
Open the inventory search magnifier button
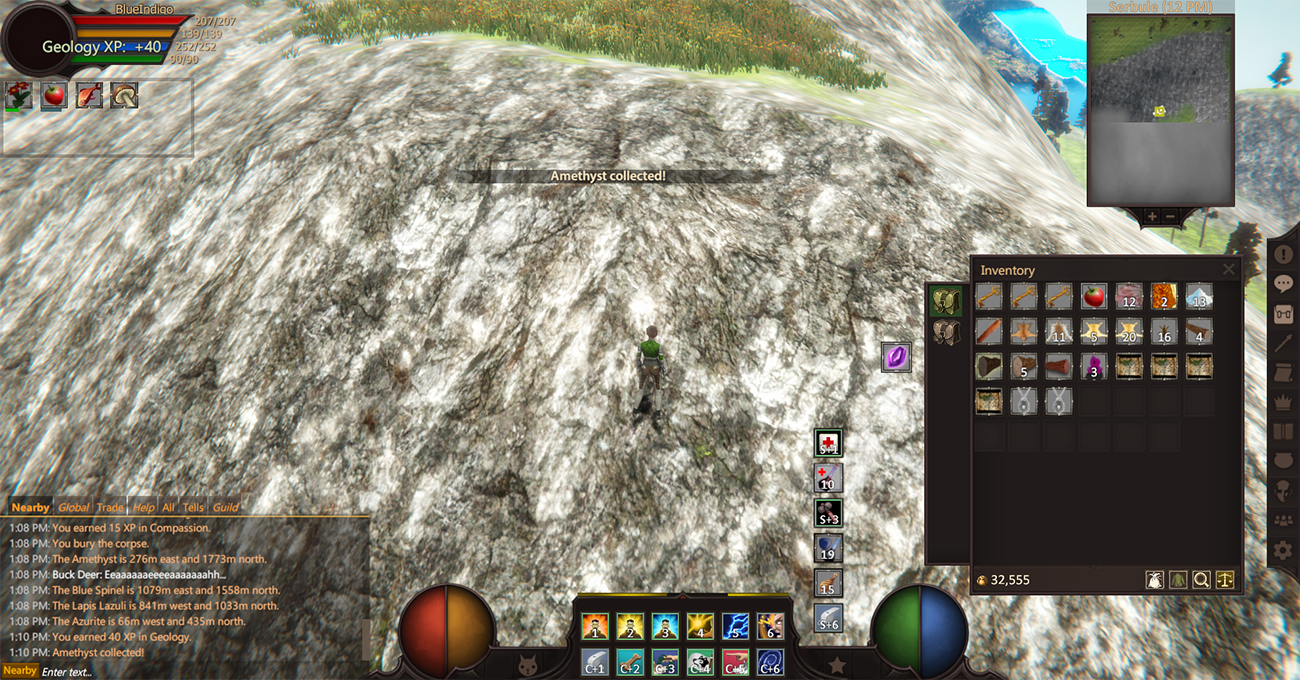point(1201,579)
